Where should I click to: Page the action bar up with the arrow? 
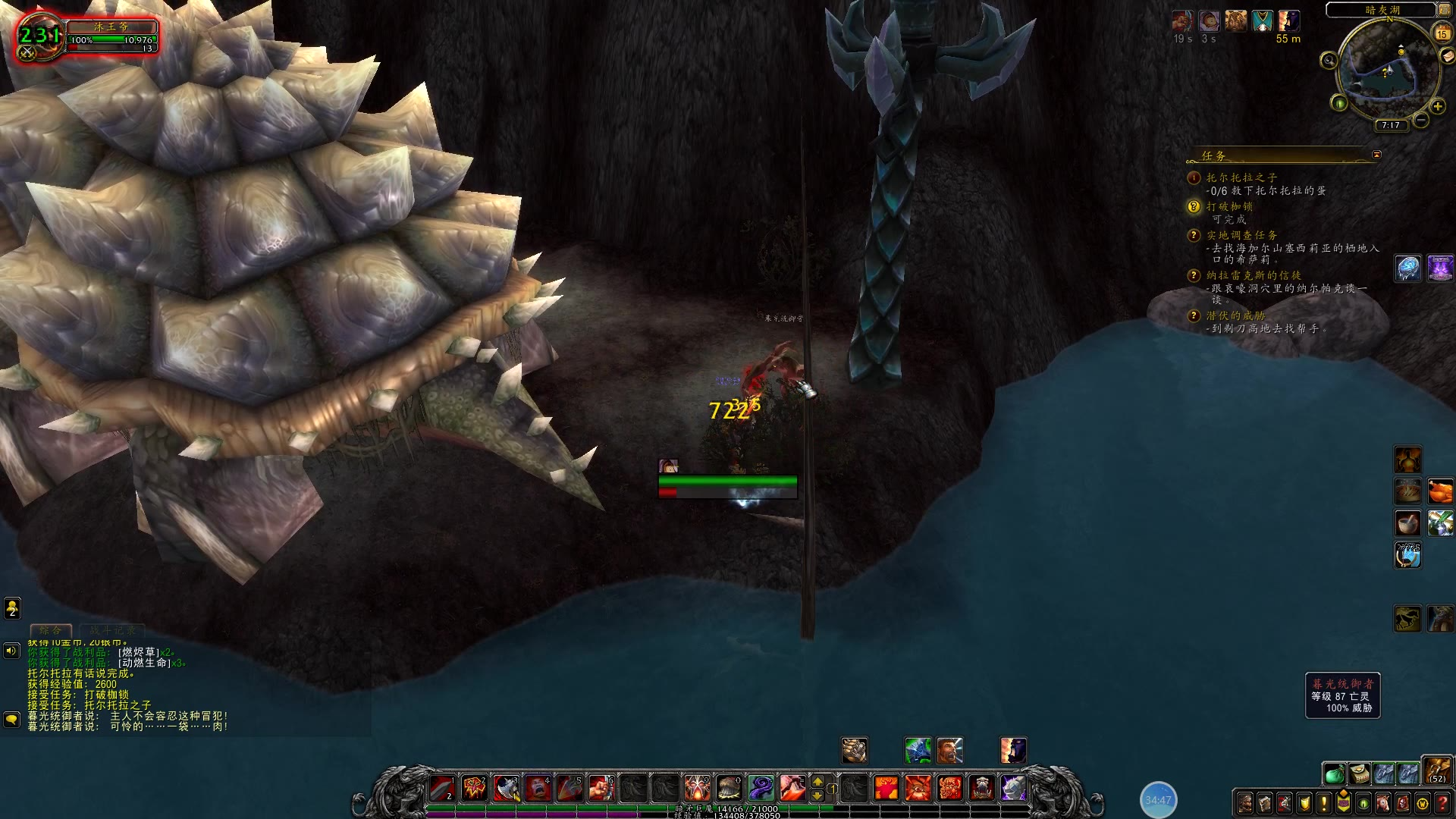click(817, 781)
